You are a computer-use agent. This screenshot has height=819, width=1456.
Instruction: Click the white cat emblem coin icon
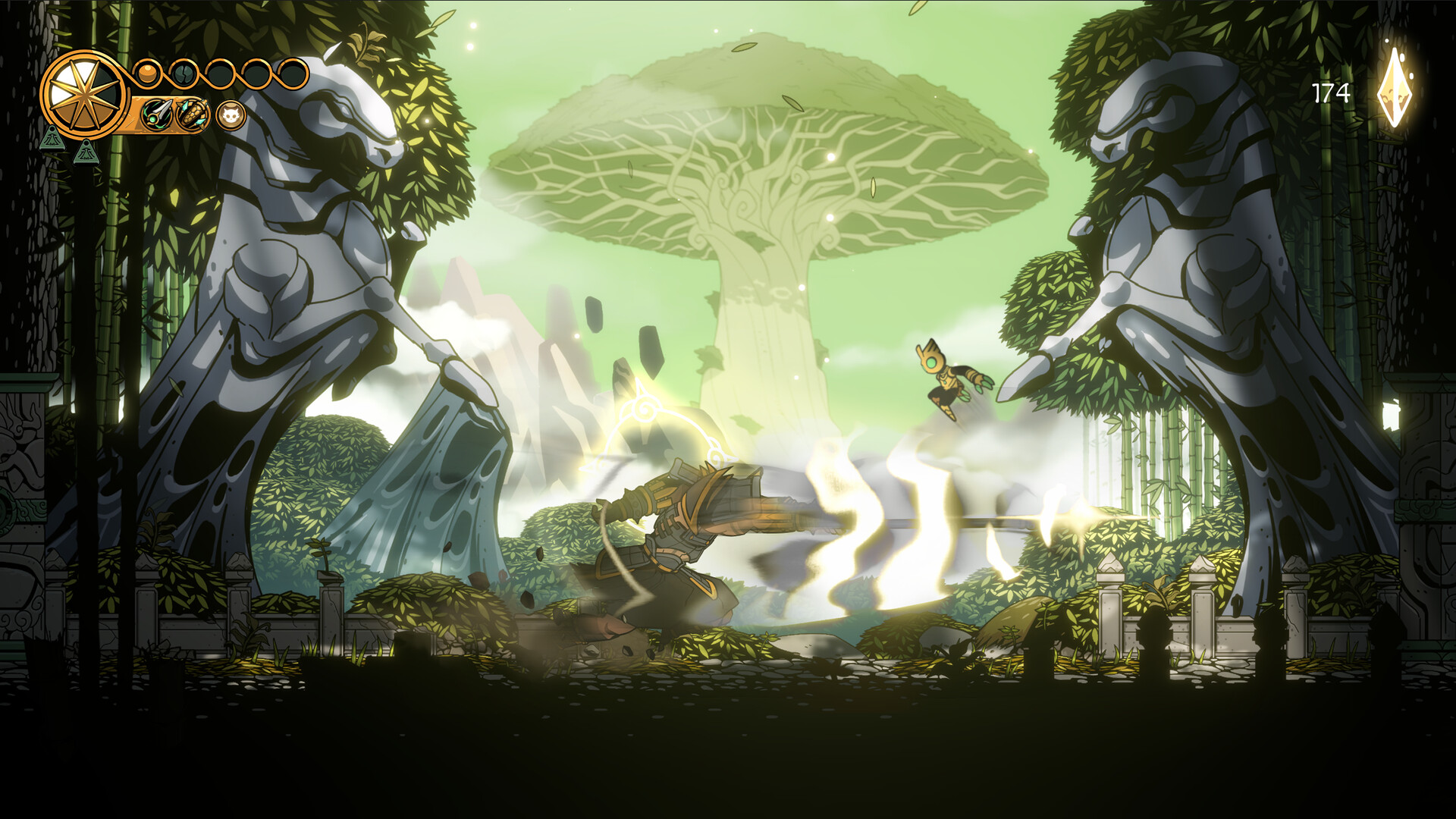(231, 116)
